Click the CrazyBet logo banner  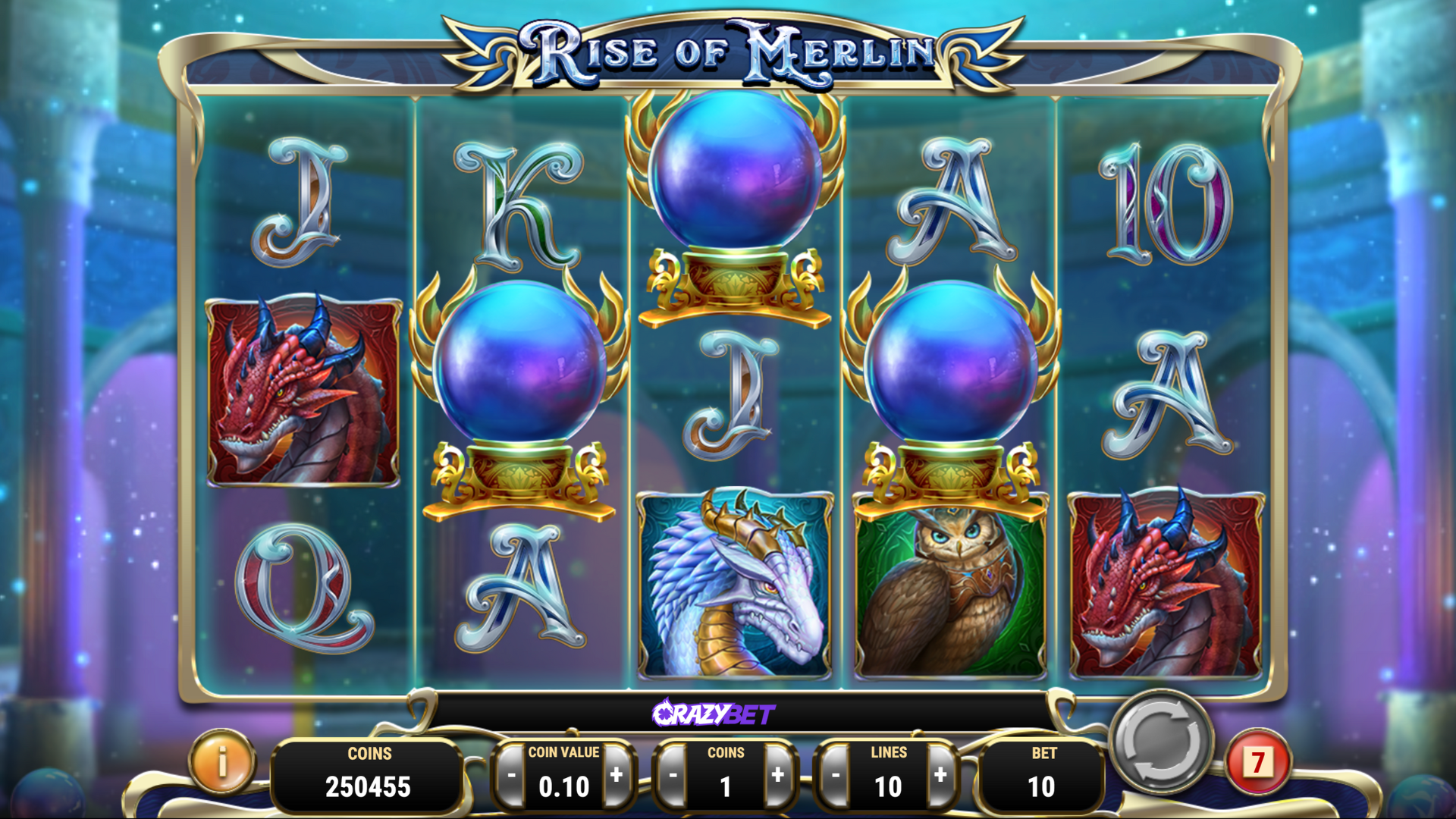pyautogui.click(x=714, y=714)
